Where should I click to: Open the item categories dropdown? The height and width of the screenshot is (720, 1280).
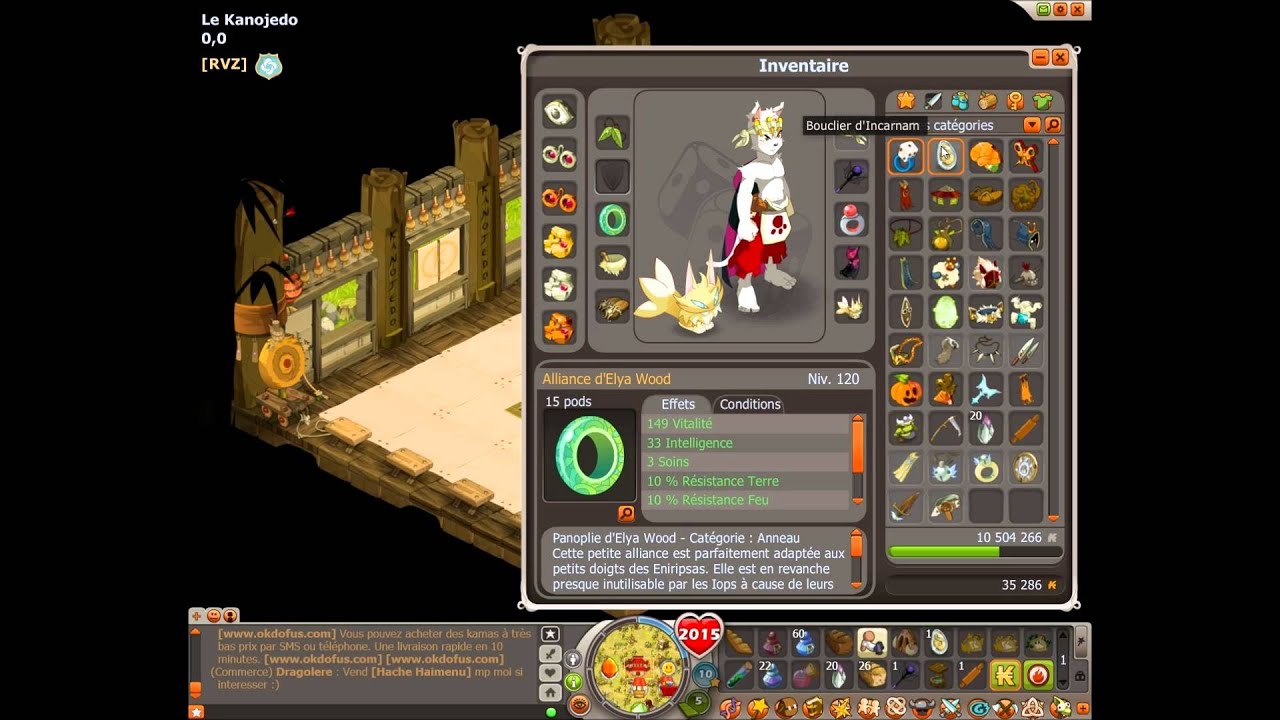coord(1032,125)
